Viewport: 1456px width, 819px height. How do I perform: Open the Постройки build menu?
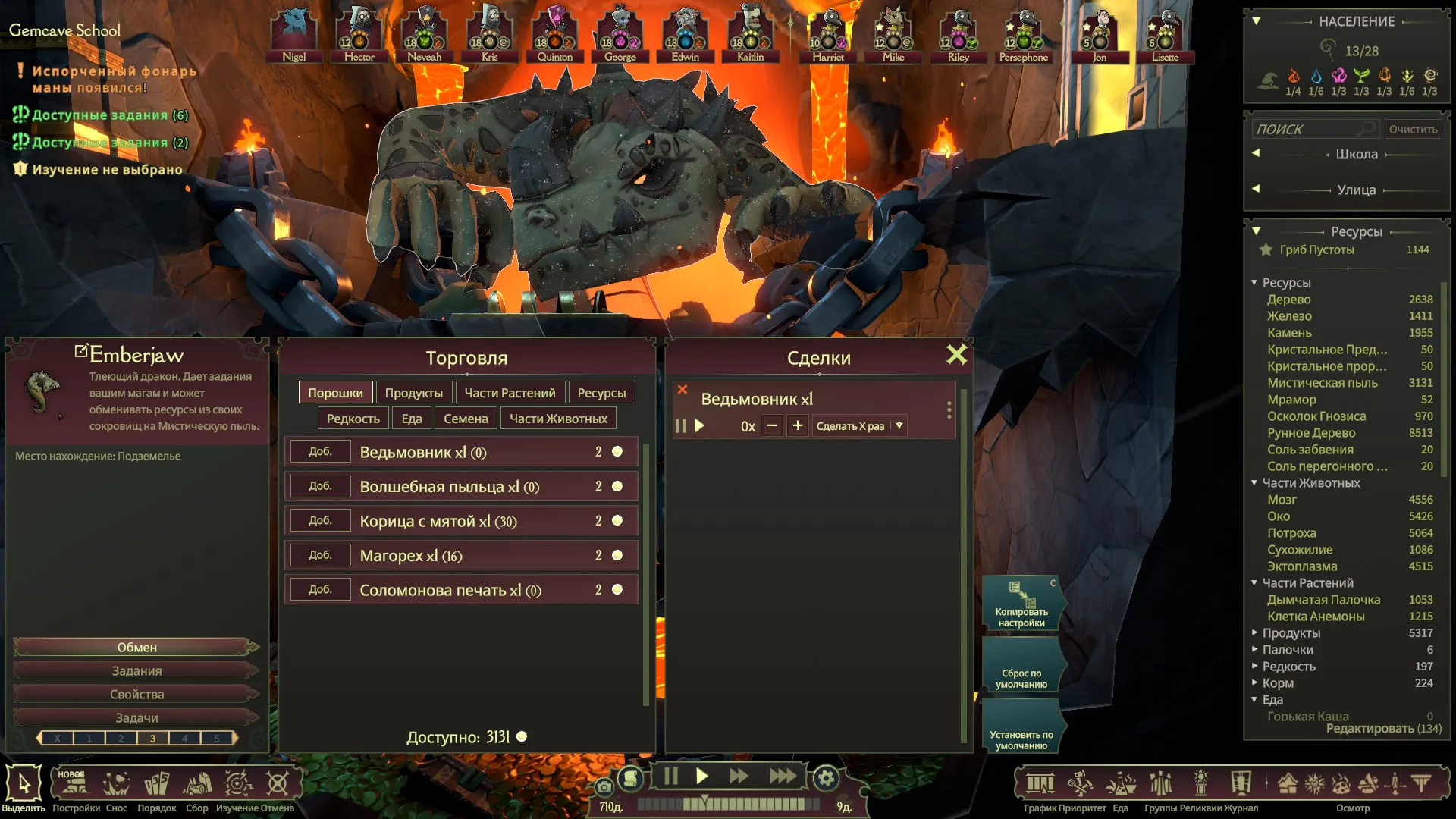point(76,787)
